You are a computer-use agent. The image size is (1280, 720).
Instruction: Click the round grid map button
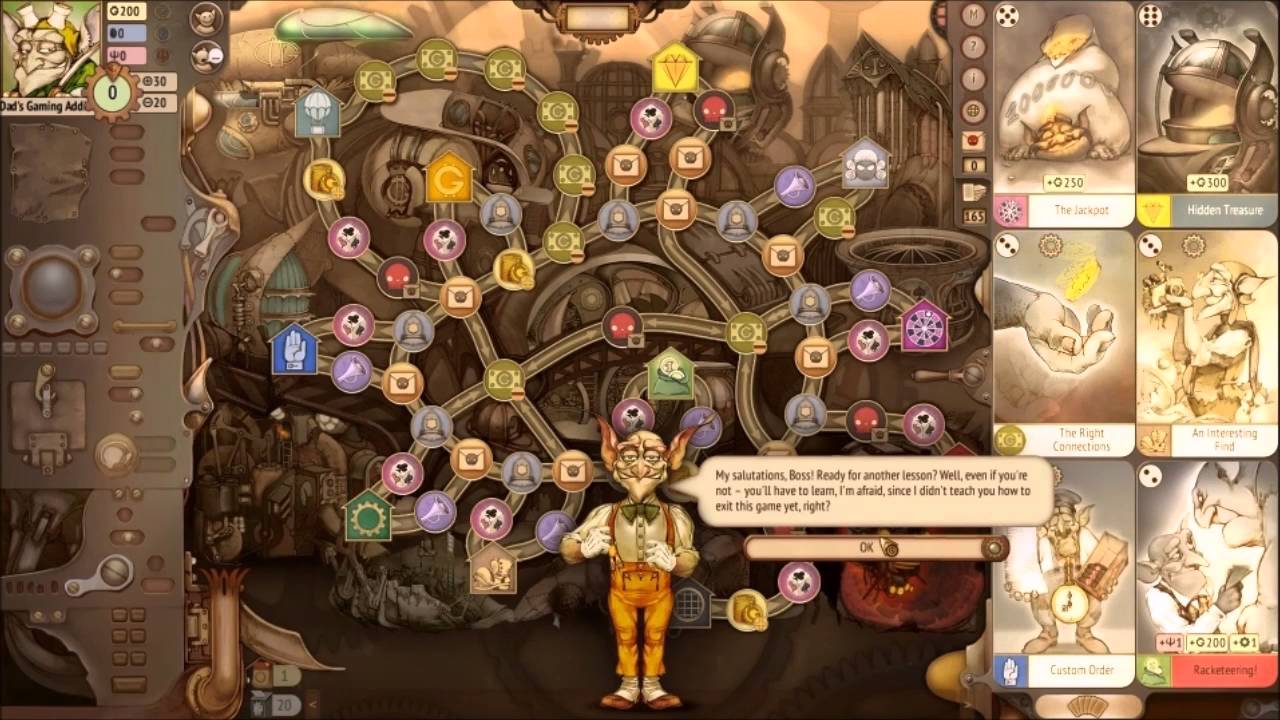point(974,110)
